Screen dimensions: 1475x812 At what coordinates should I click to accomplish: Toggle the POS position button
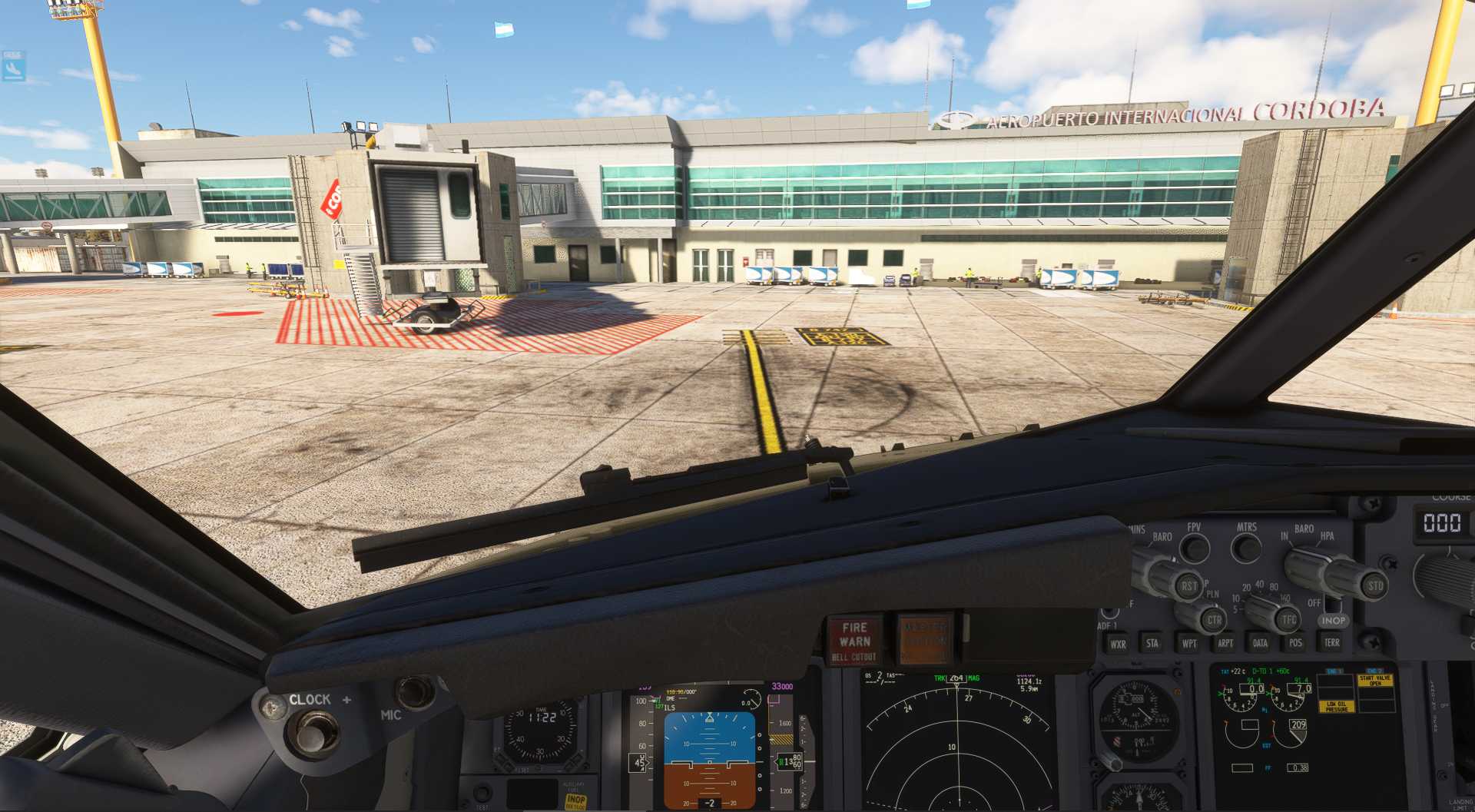point(1296,642)
